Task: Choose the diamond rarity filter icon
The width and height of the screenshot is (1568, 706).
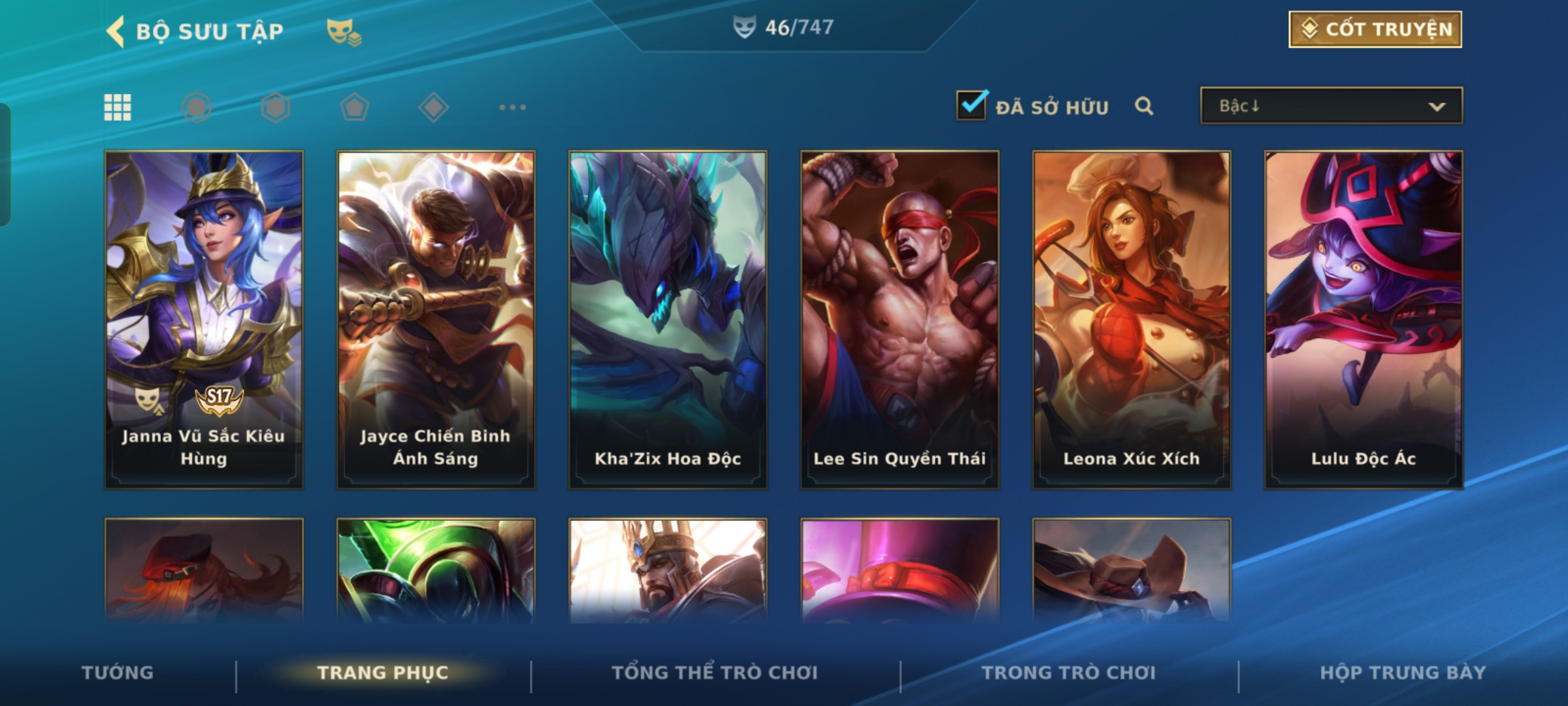Action: click(x=433, y=107)
